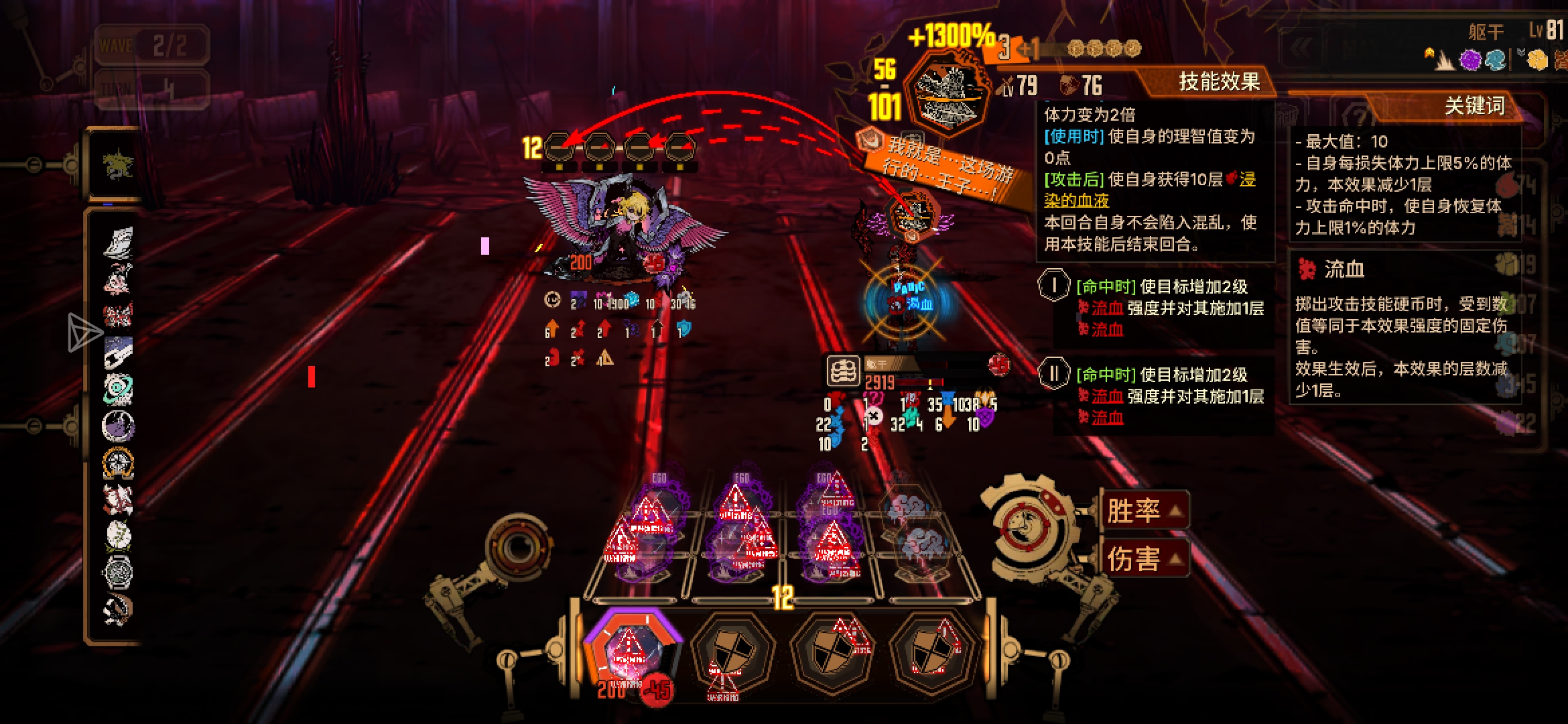
Task: Select the teal ringed planet gift icon
Action: tap(118, 389)
